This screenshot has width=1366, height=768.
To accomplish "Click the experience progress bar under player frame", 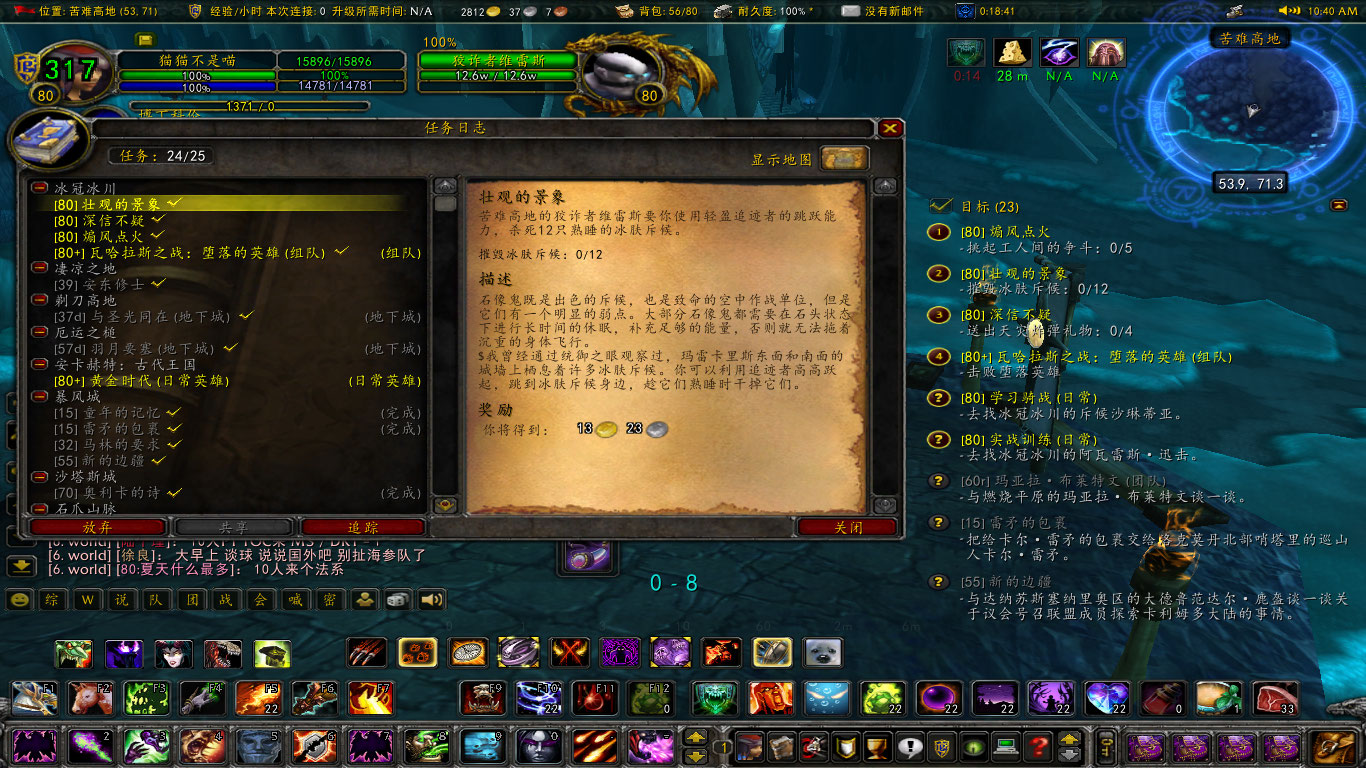I will (x=250, y=105).
